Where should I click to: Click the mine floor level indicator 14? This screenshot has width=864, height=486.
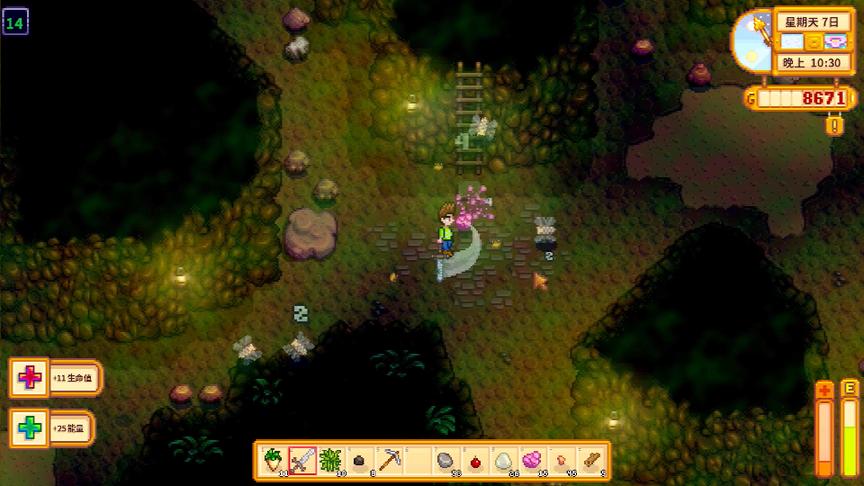[x=15, y=20]
